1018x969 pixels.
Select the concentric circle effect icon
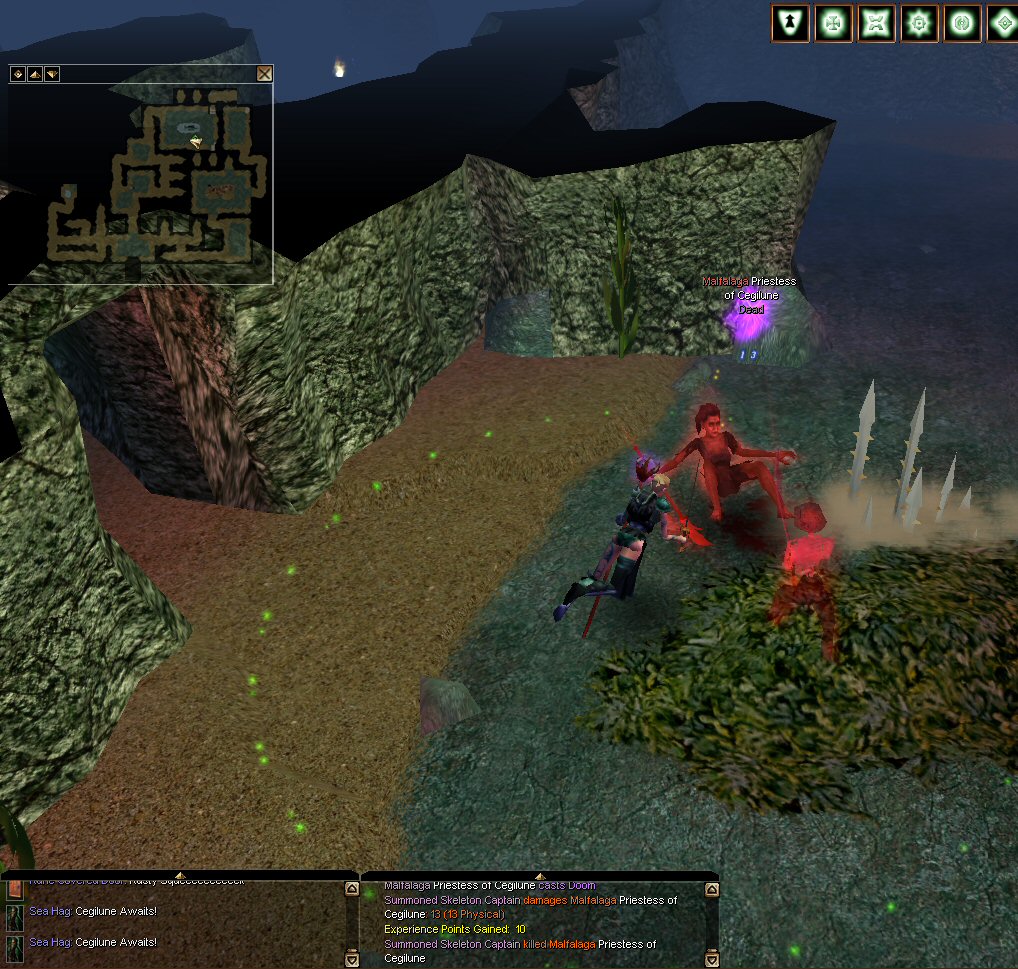(962, 23)
